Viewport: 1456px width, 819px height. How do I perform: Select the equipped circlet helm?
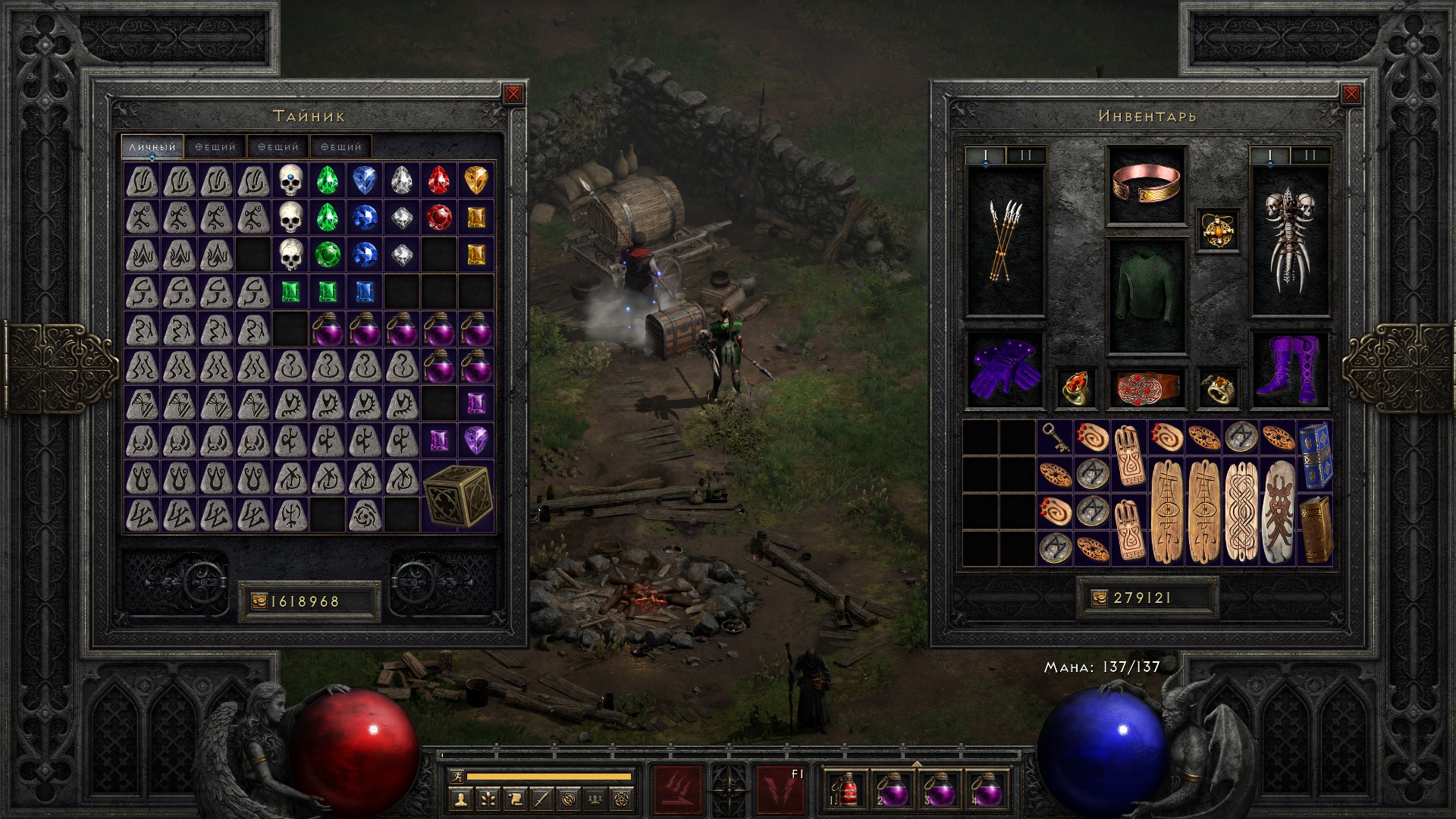[x=1146, y=184]
